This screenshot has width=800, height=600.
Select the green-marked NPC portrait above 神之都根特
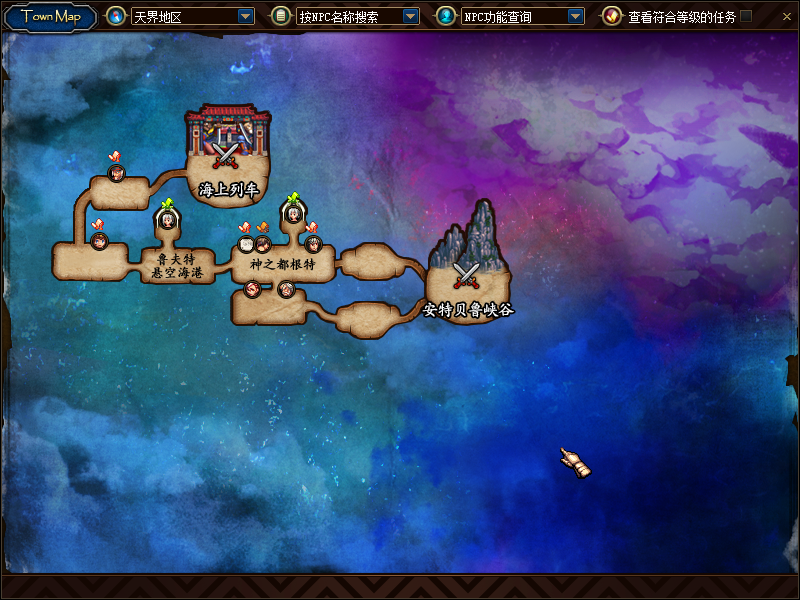(x=292, y=213)
